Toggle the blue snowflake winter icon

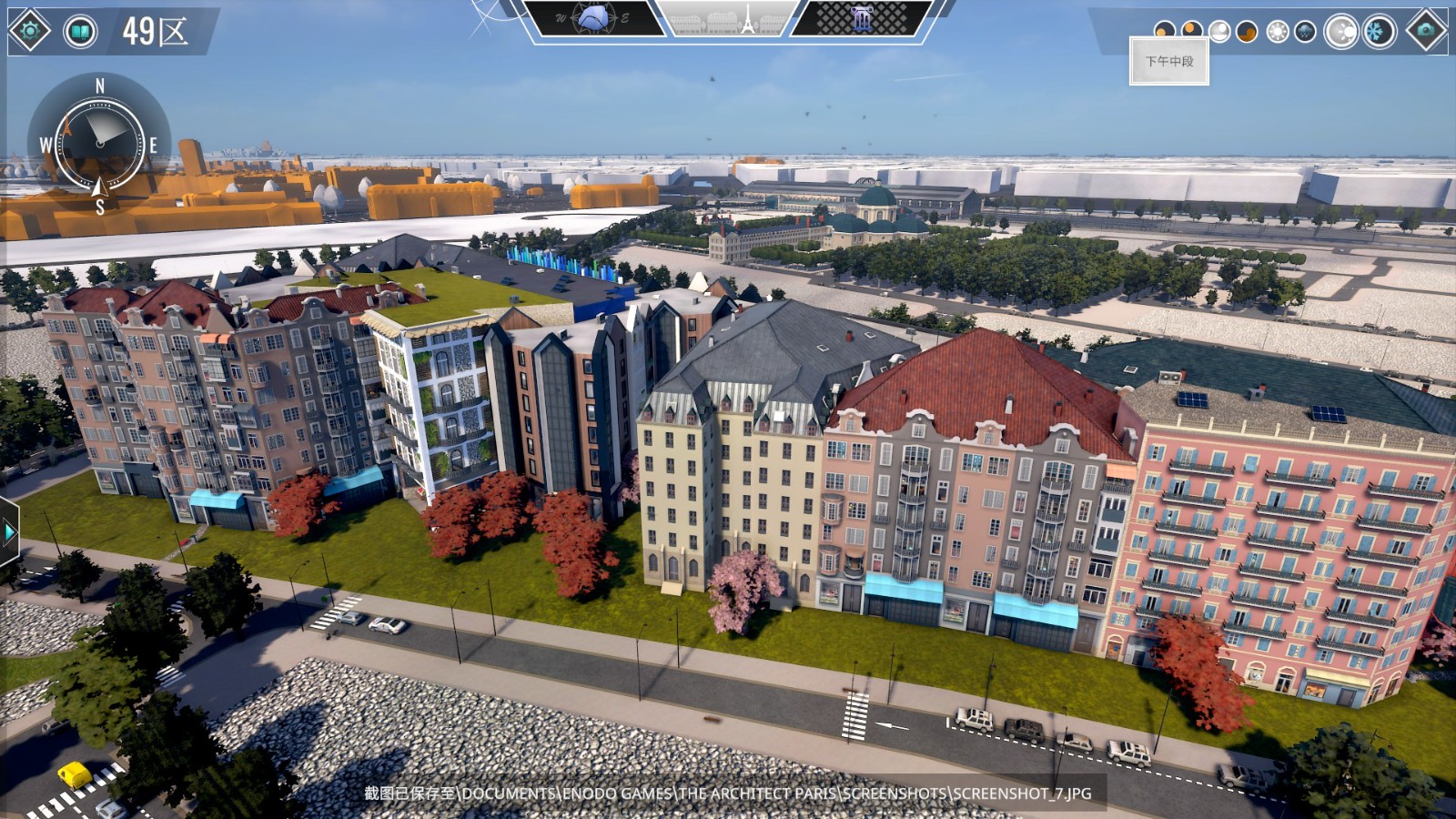coord(1379,32)
